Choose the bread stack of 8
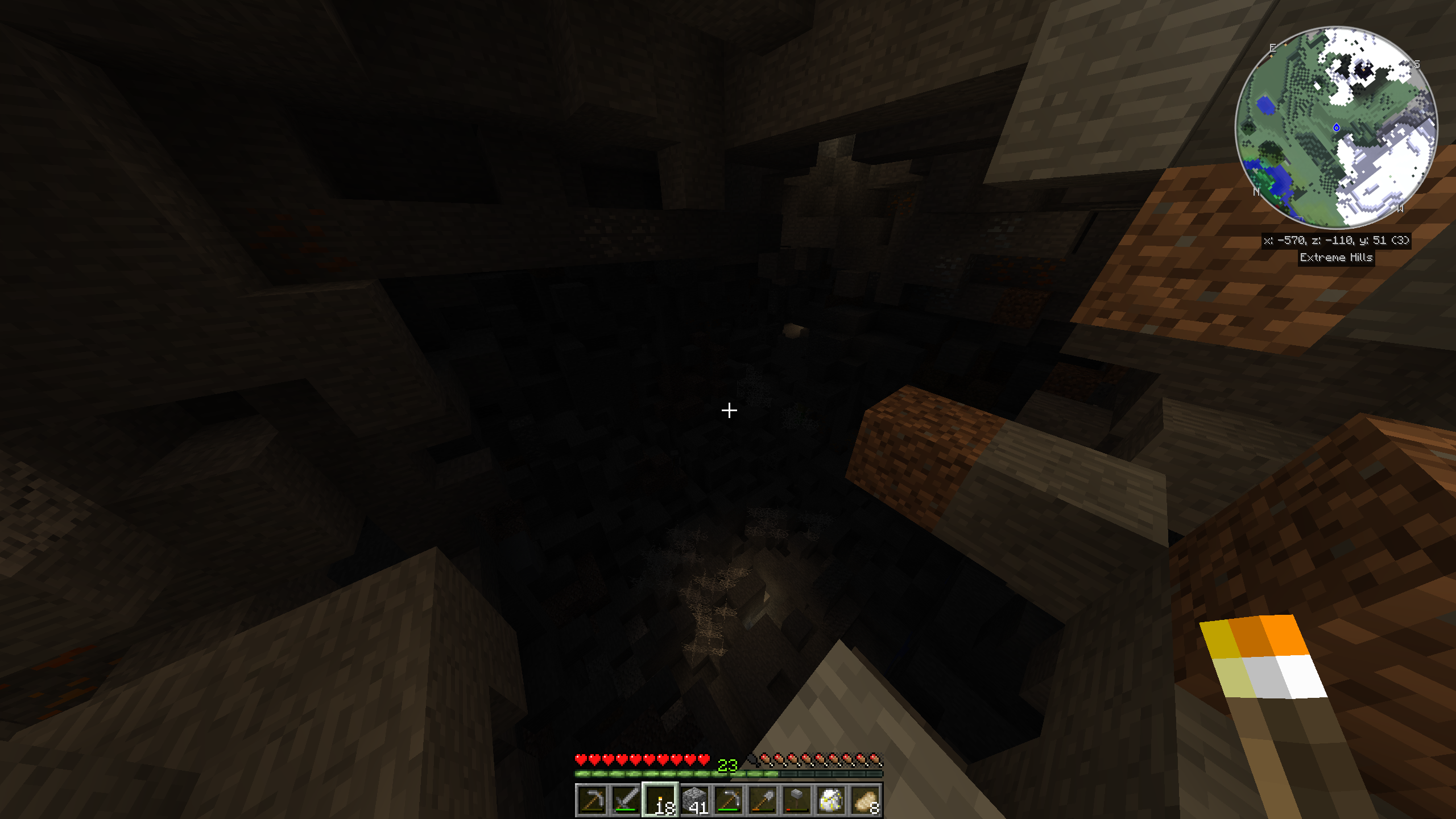The image size is (1456, 819). (x=865, y=800)
